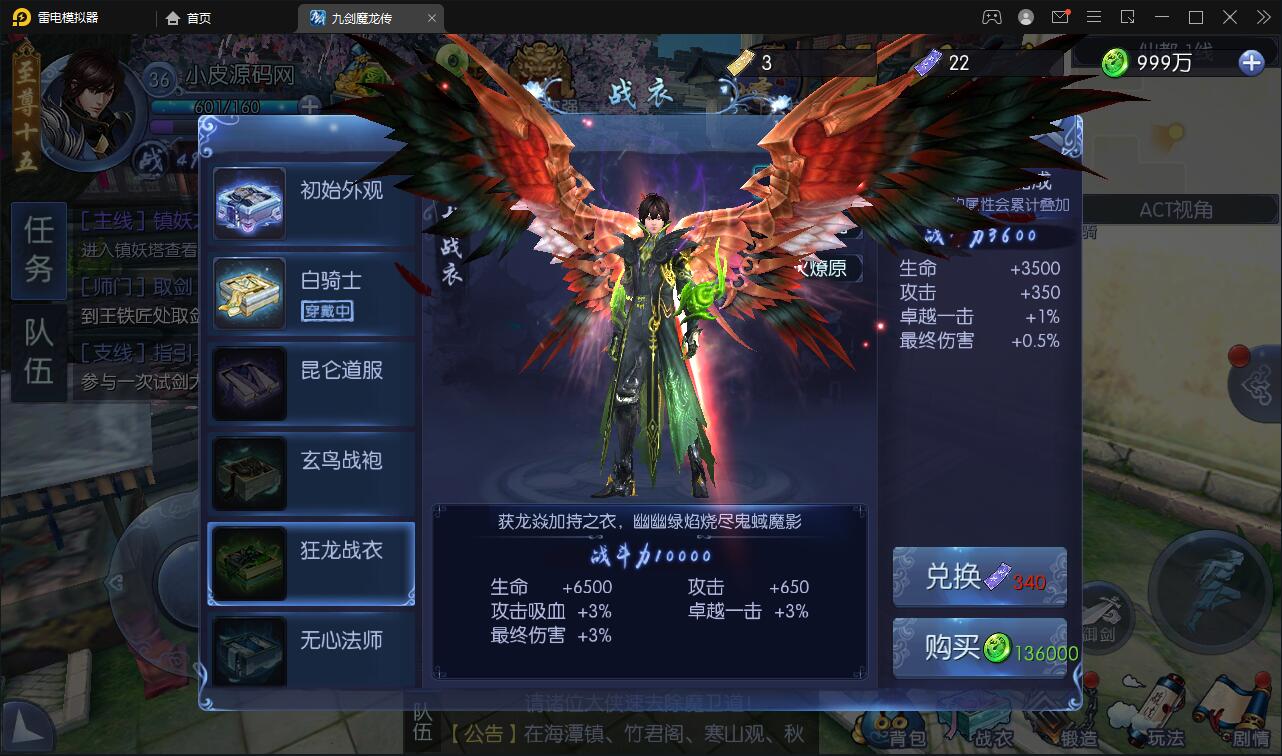The height and width of the screenshot is (756, 1282).
Task: Click the gold ingot currency icon showing 3
Action: (x=740, y=62)
